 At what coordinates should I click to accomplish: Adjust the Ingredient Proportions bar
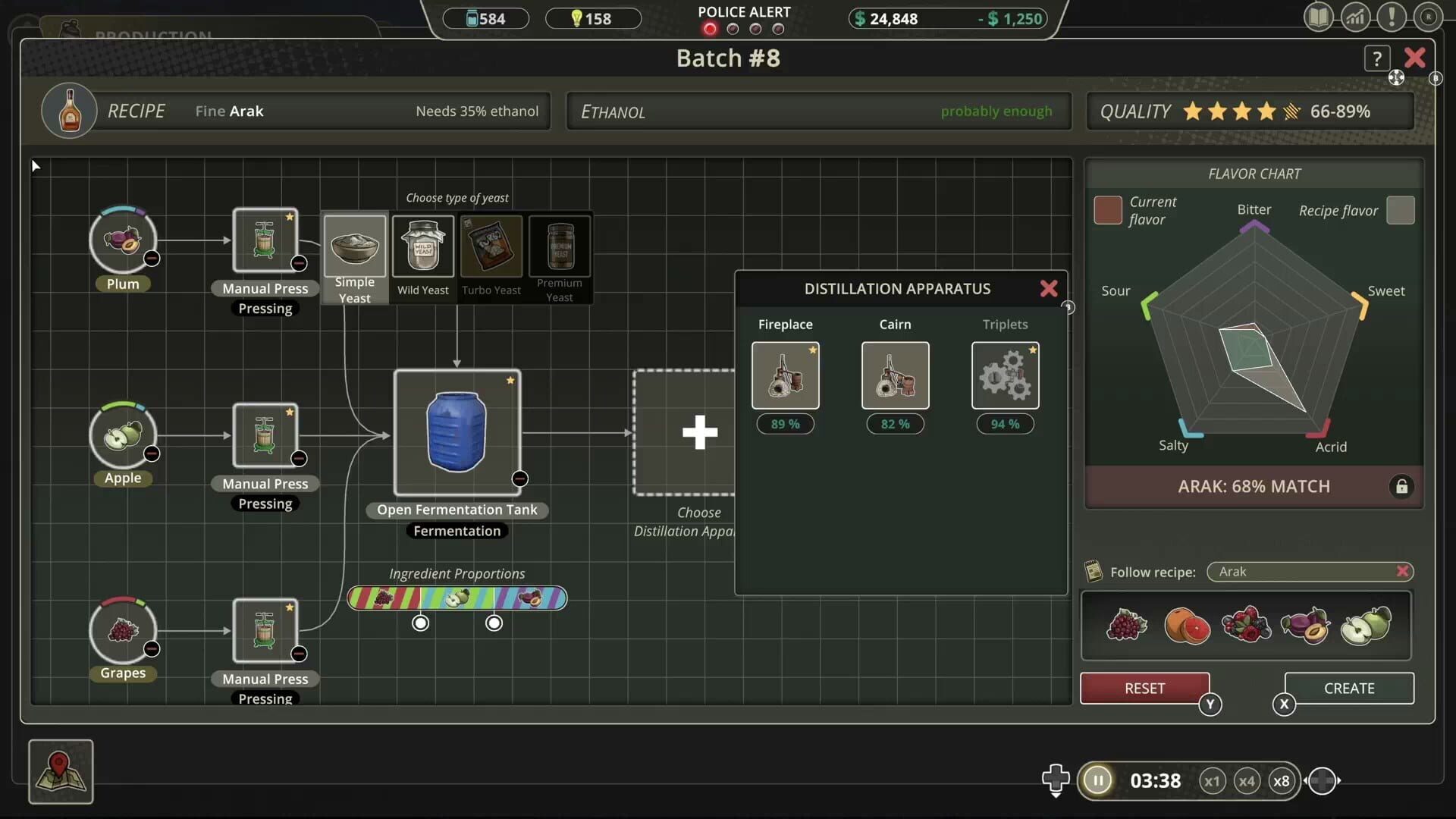click(x=457, y=598)
